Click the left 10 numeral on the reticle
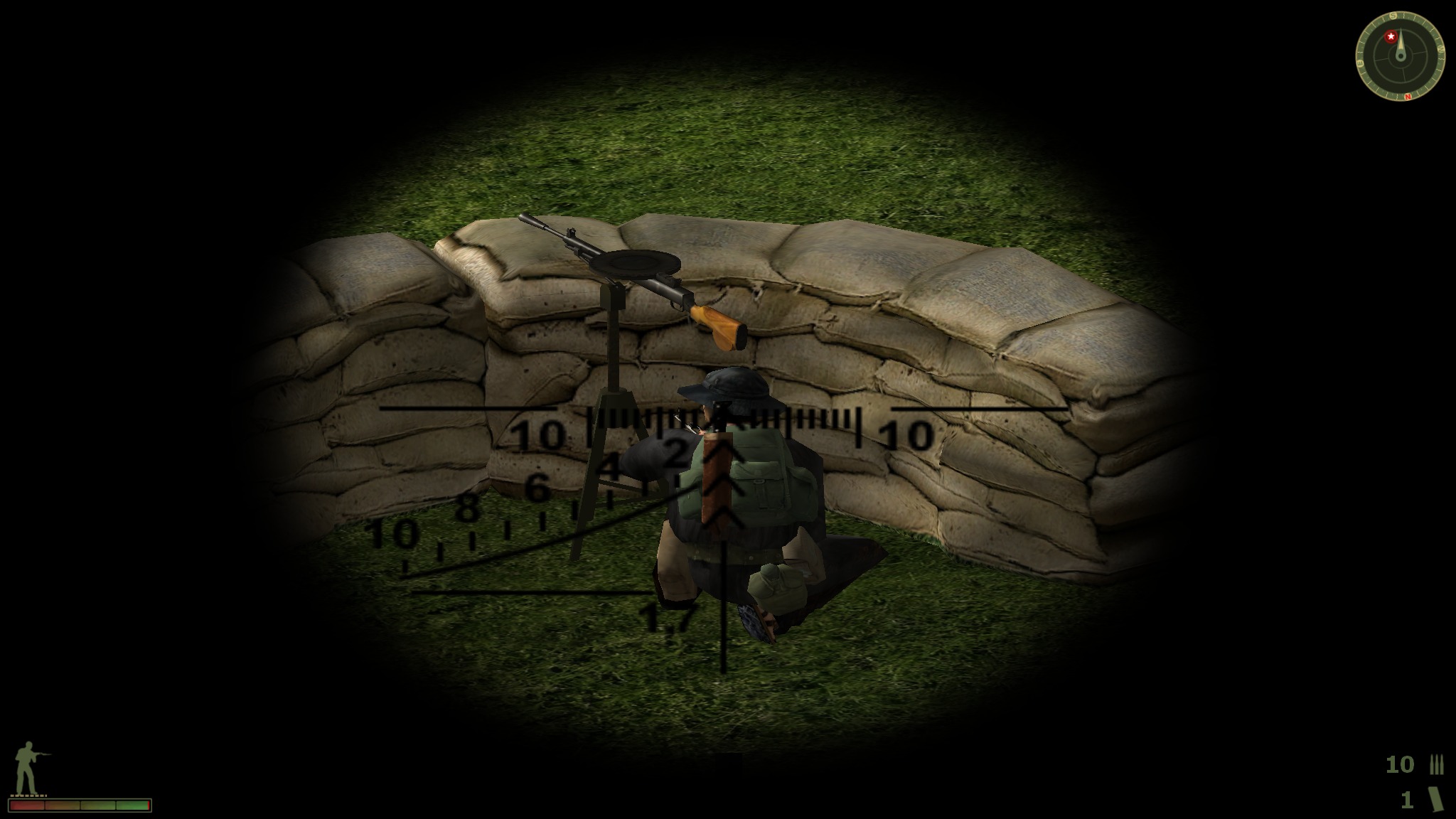The image size is (1456, 819). pyautogui.click(x=538, y=432)
